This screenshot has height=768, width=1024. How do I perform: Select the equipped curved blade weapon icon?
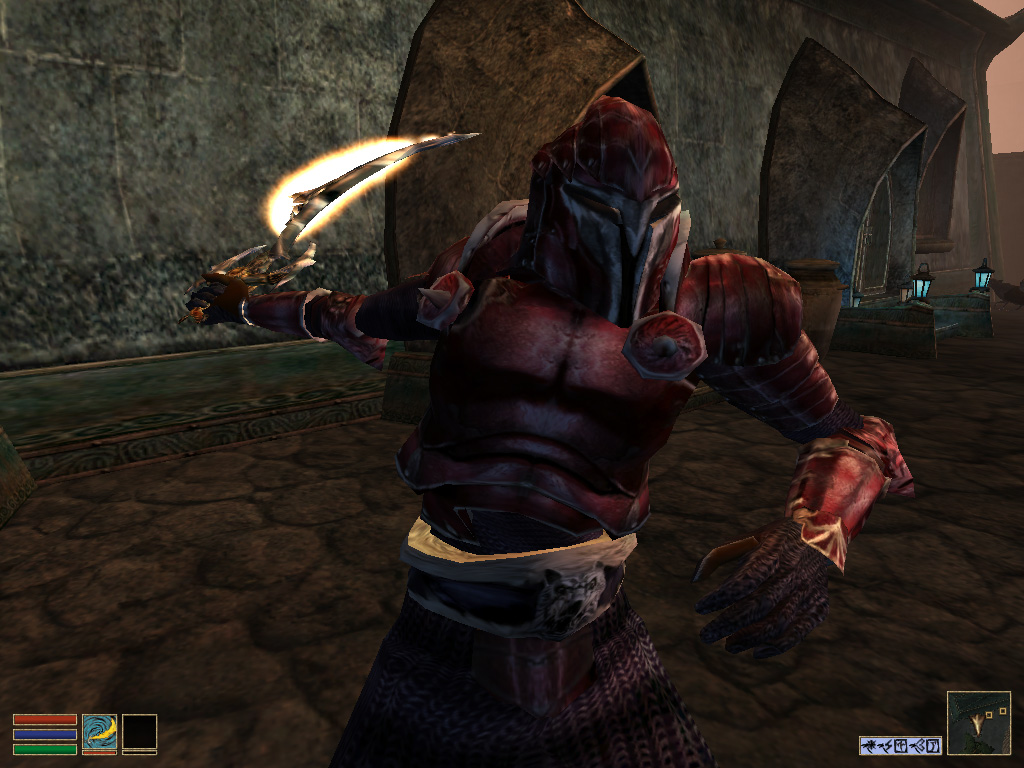coord(99,731)
